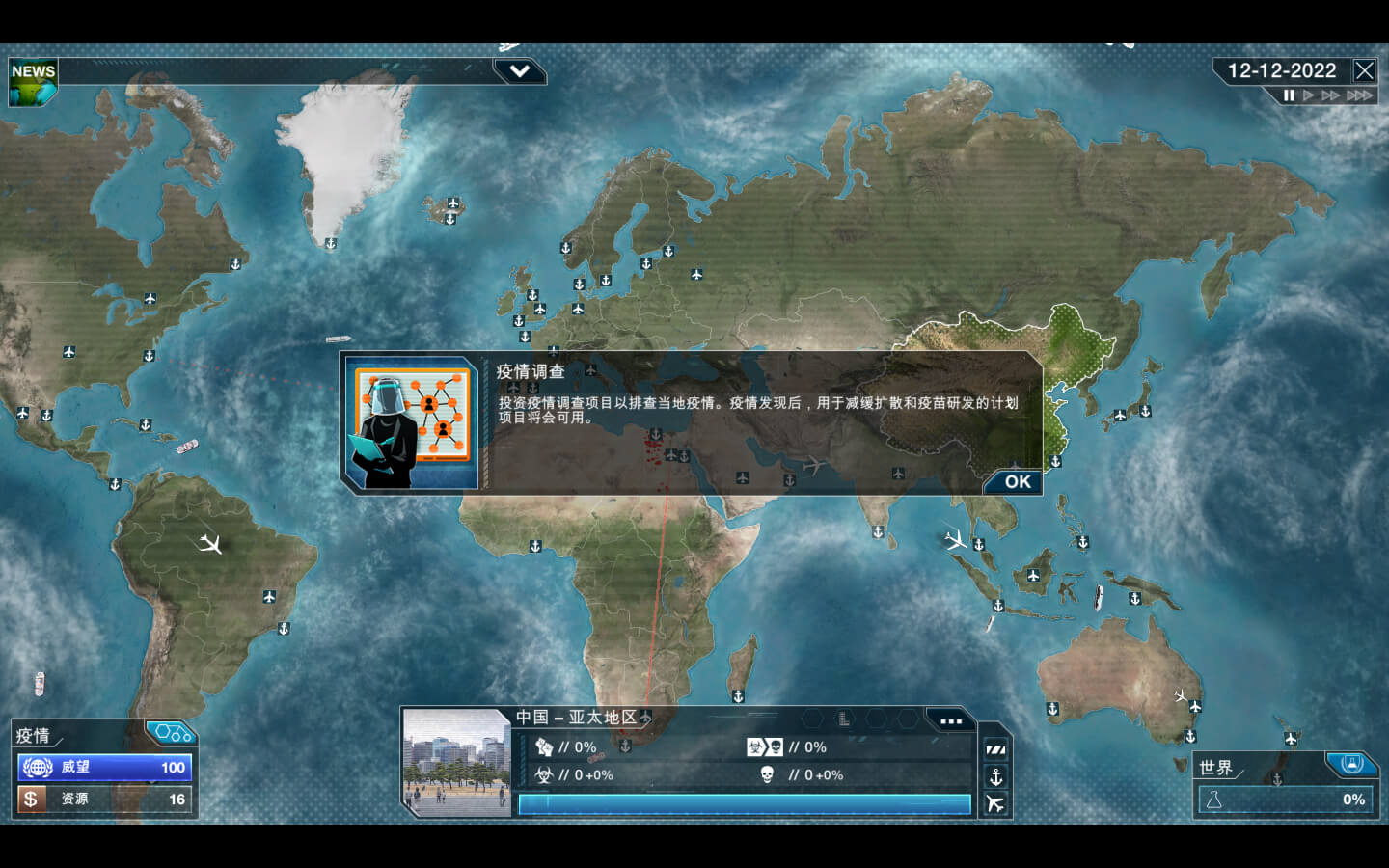Click the 中国 country city thumbnail
Image resolution: width=1389 pixels, height=868 pixels.
[x=456, y=764]
